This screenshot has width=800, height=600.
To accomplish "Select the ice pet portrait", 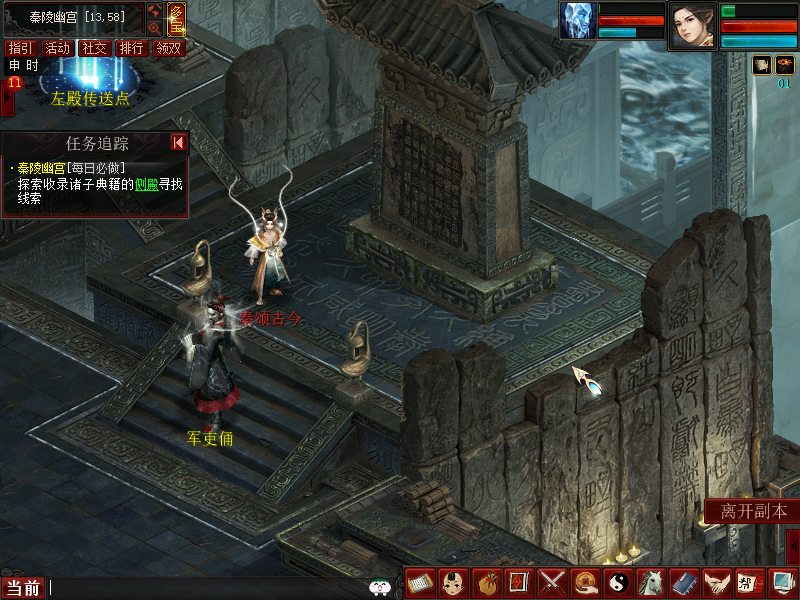I will pyautogui.click(x=577, y=20).
